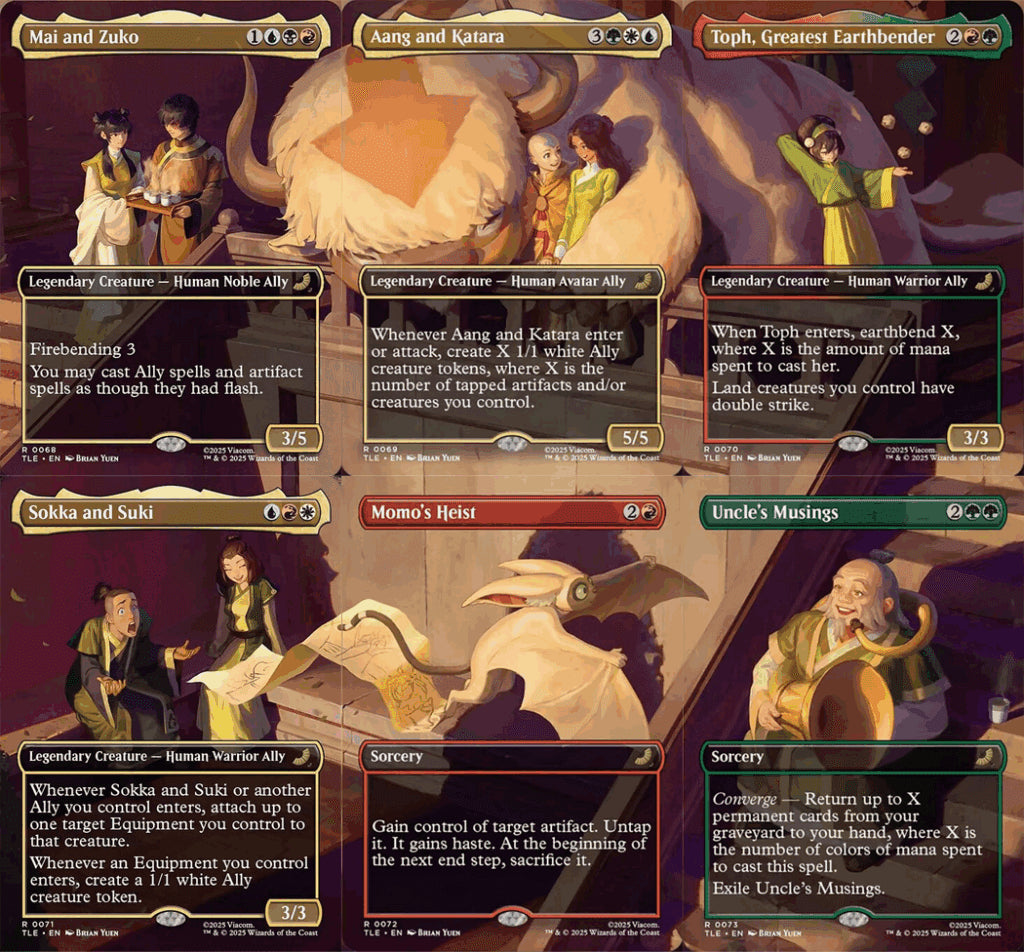Select the Mai and Zuko card
This screenshot has width=1024, height=952.
pos(170,238)
